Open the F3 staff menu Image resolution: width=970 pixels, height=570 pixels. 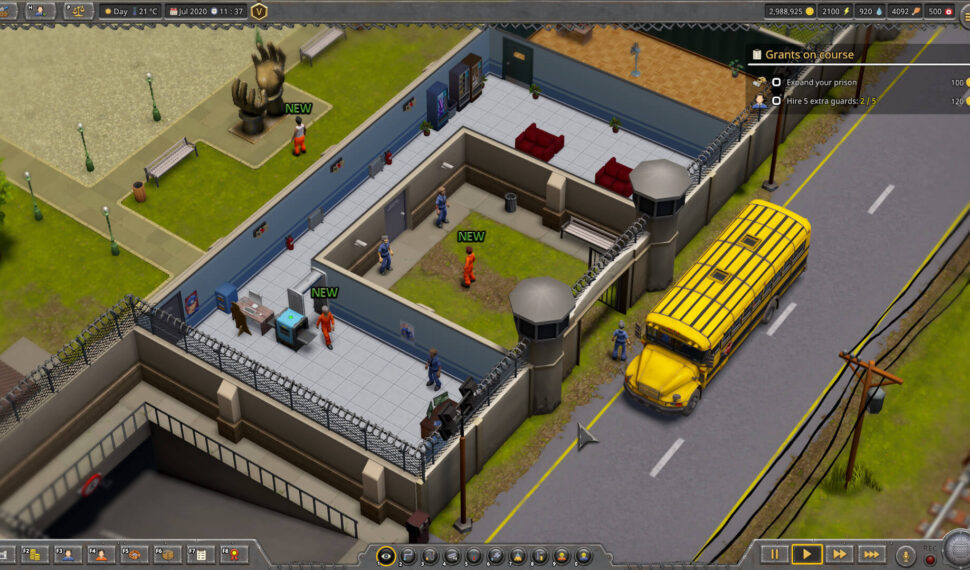click(68, 554)
